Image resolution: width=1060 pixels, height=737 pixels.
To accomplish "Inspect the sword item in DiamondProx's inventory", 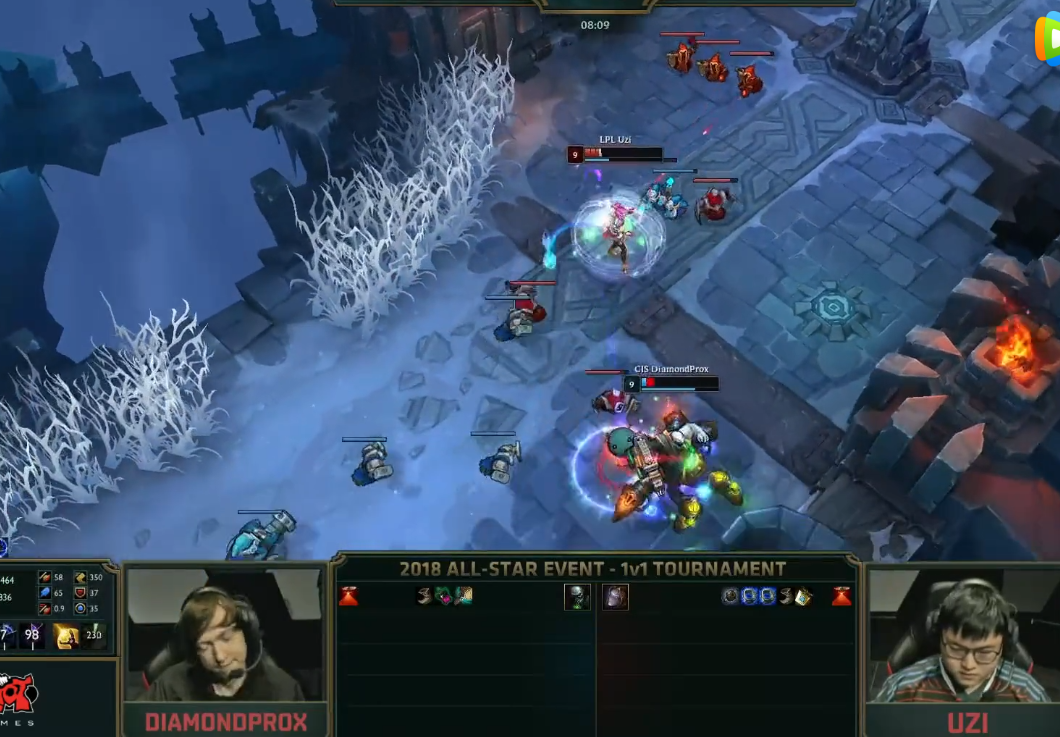I will (x=462, y=596).
